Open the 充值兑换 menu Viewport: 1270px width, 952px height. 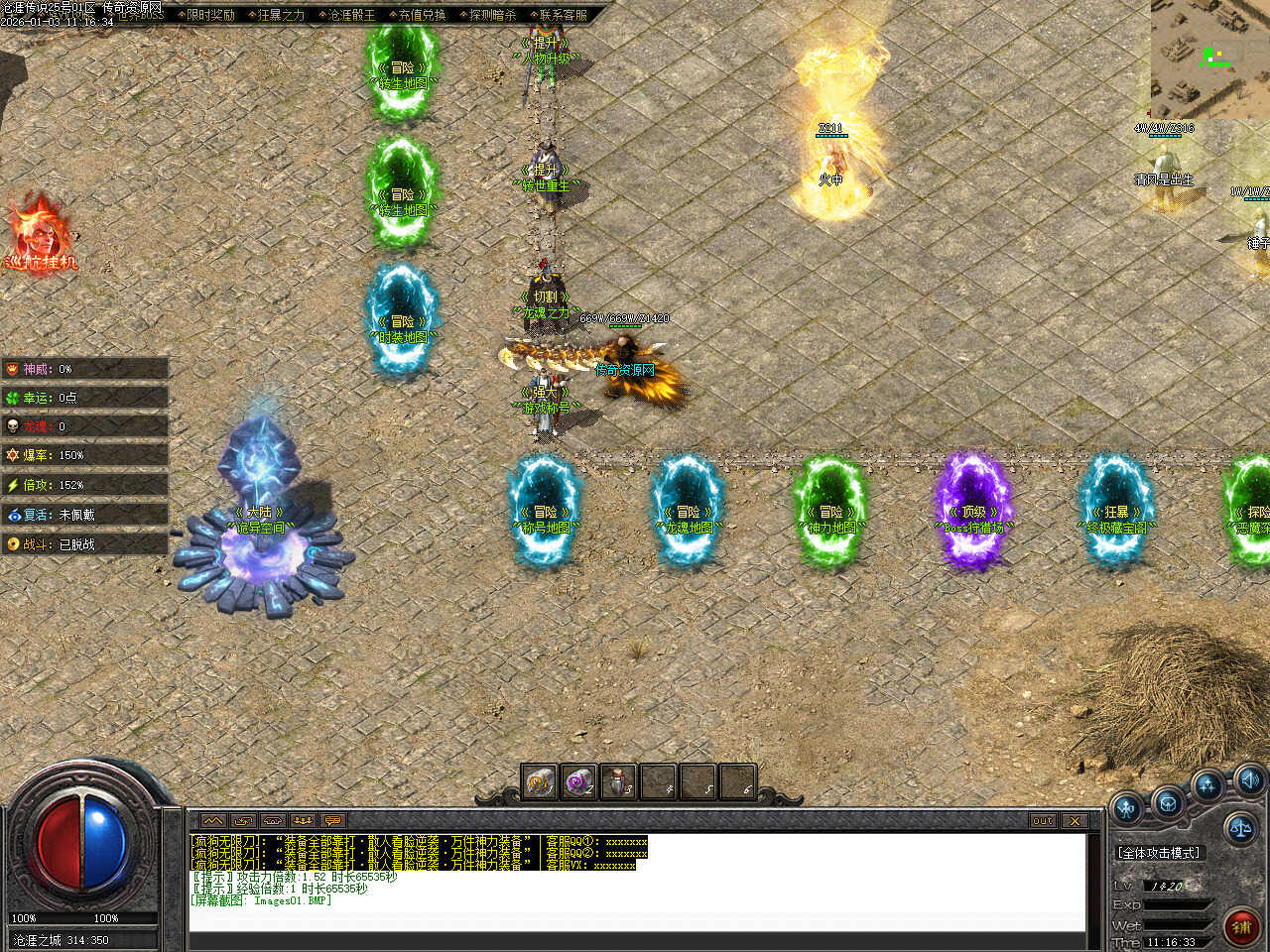(x=422, y=15)
